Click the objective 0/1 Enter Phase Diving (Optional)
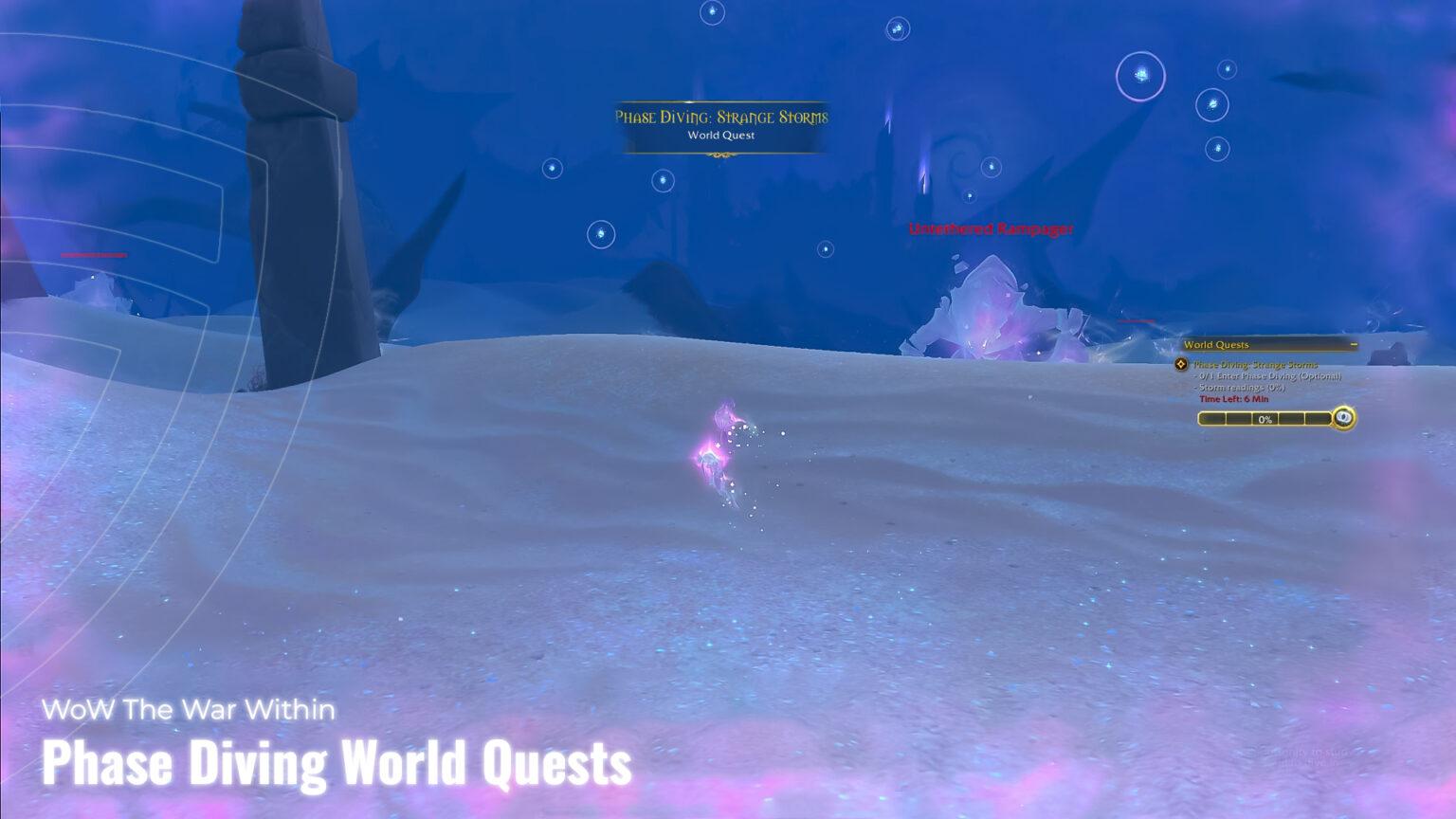This screenshot has height=819, width=1456. coord(1265,376)
